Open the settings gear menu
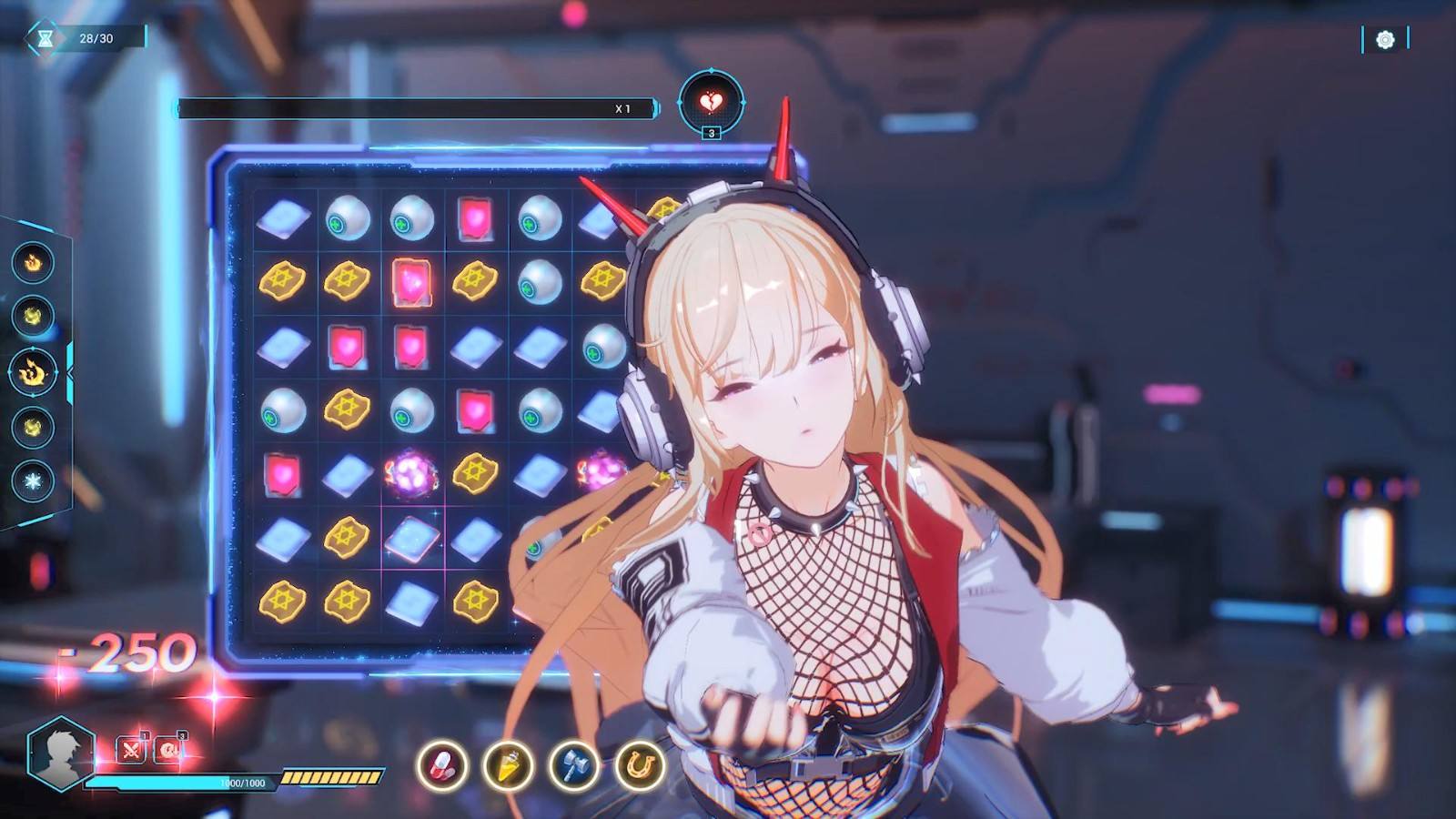Screen dimensions: 1456x819 pyautogui.click(x=1385, y=39)
